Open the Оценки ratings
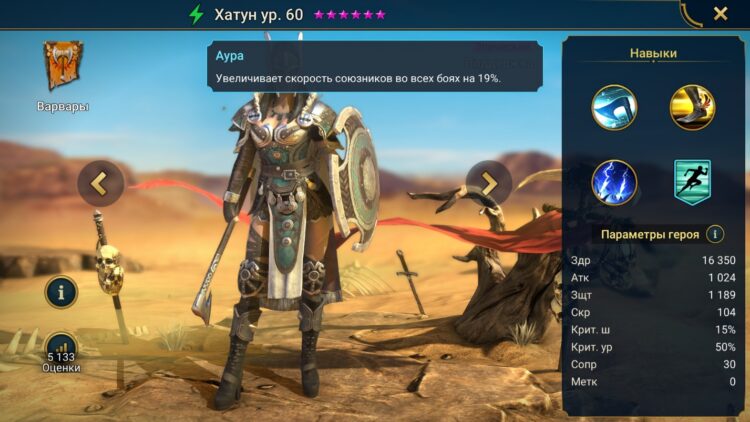Image resolution: width=750 pixels, height=422 pixels. [62, 352]
